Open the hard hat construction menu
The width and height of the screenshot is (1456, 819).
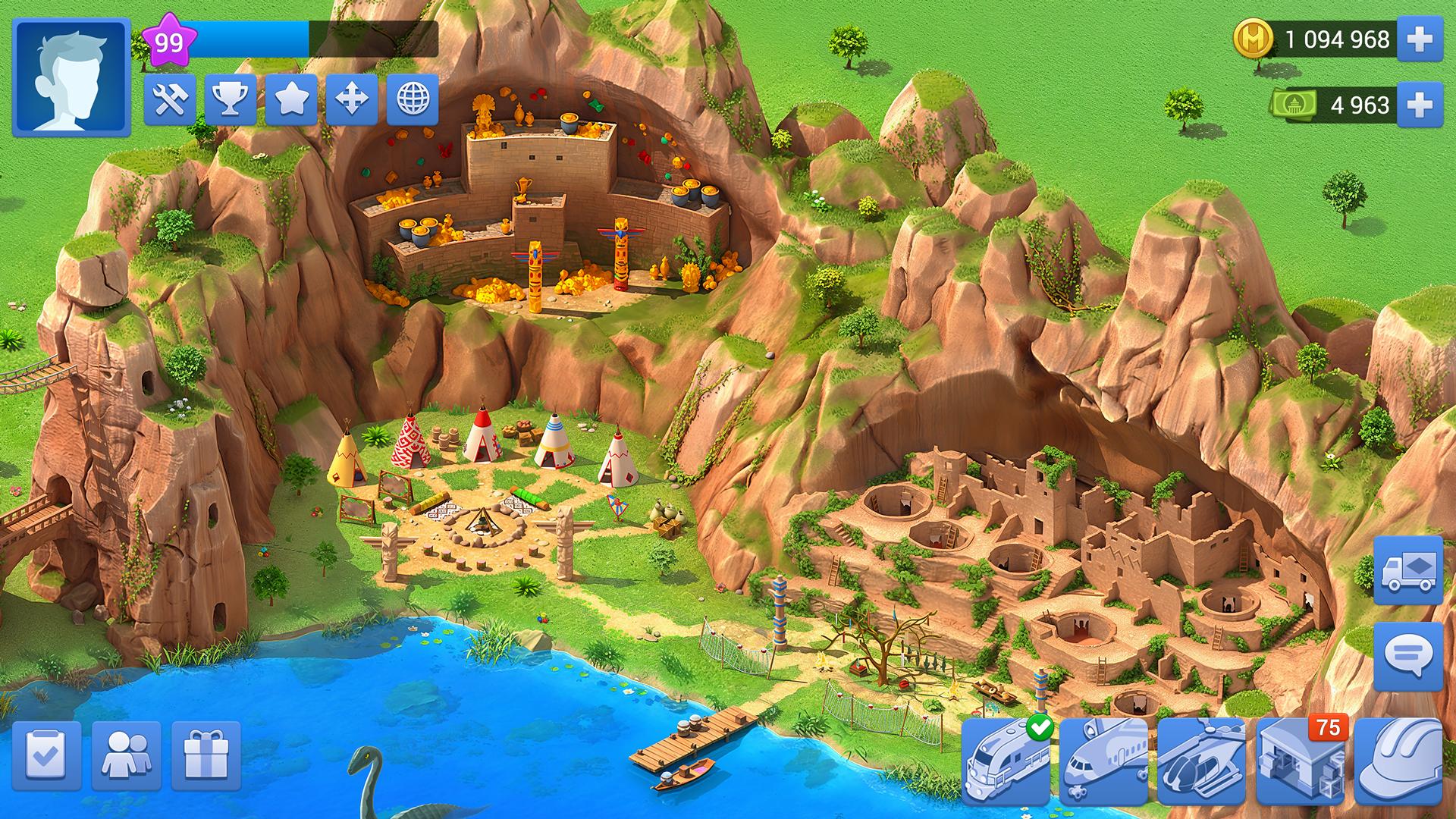(x=1398, y=761)
